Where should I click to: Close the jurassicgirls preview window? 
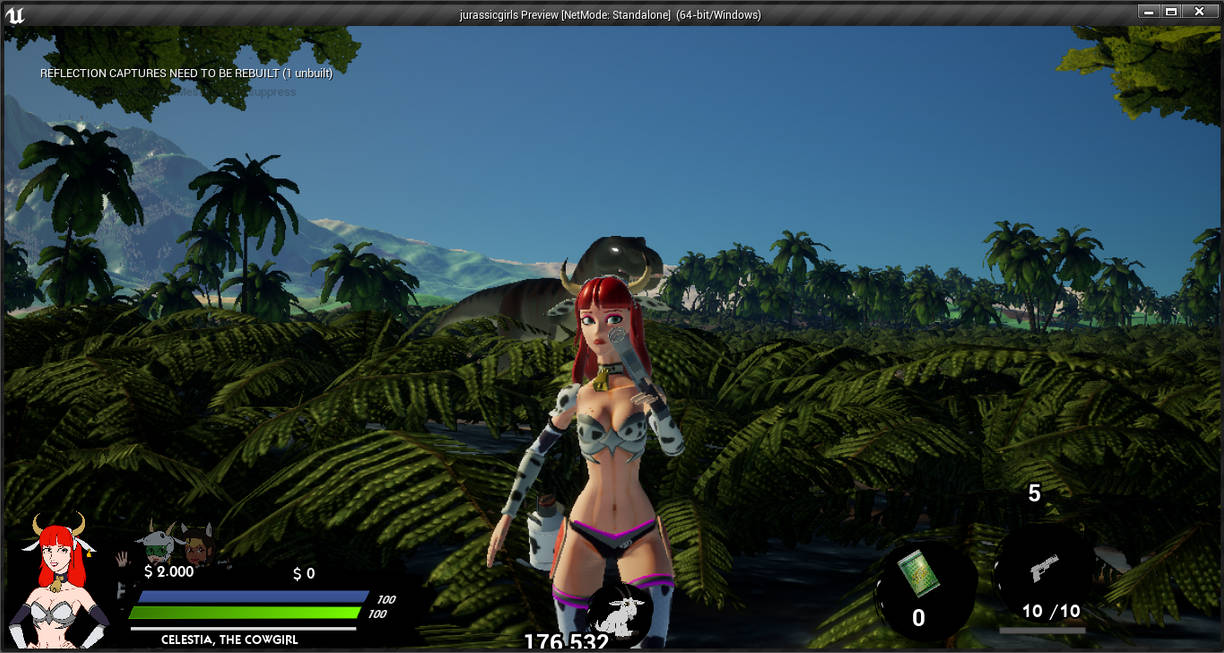click(1199, 11)
